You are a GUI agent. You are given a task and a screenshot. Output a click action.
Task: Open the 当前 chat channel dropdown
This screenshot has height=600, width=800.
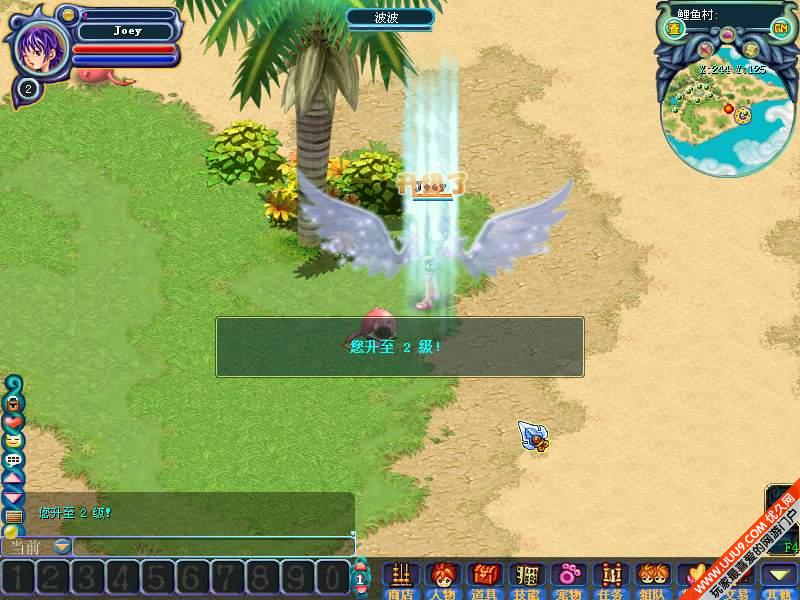coord(62,546)
